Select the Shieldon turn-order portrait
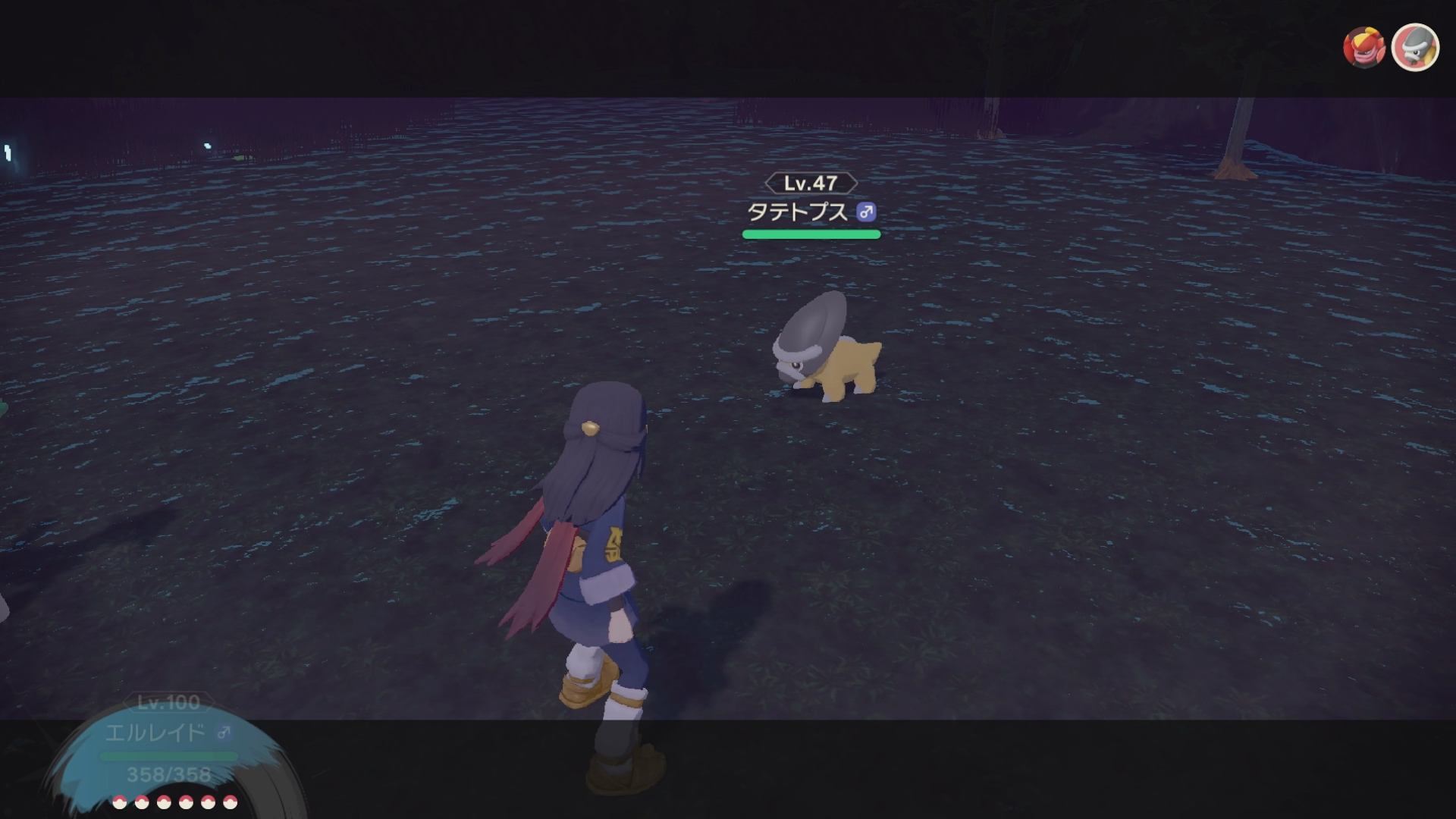The height and width of the screenshot is (819, 1456). (1415, 48)
